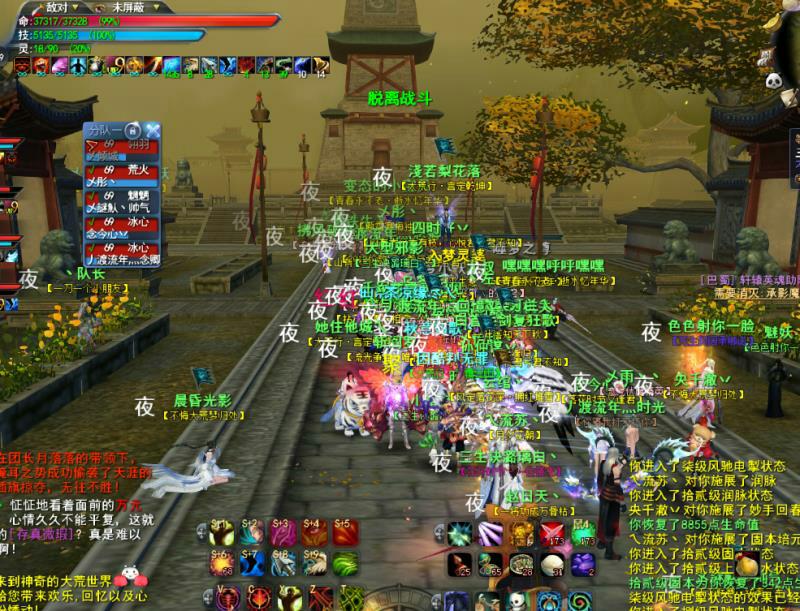The height and width of the screenshot is (611, 800).
Task: Use the red item showing count 173
Action: (551, 535)
